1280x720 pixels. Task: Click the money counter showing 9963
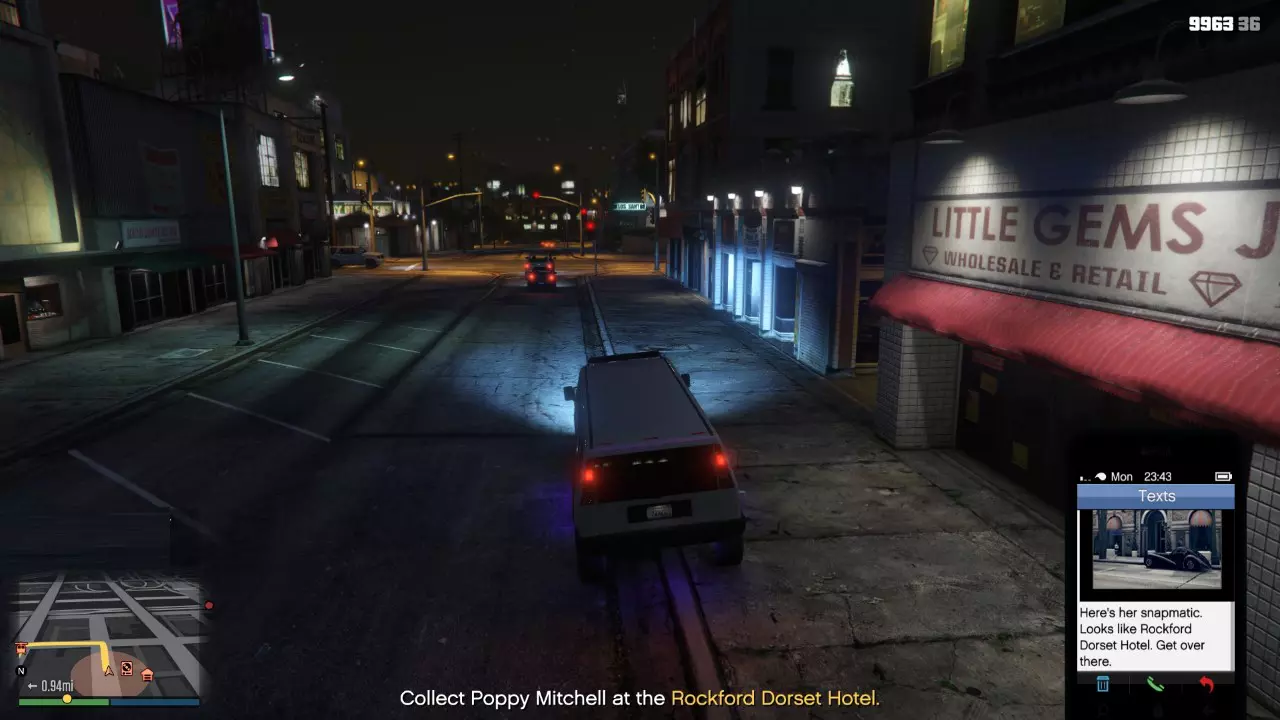pos(1212,21)
